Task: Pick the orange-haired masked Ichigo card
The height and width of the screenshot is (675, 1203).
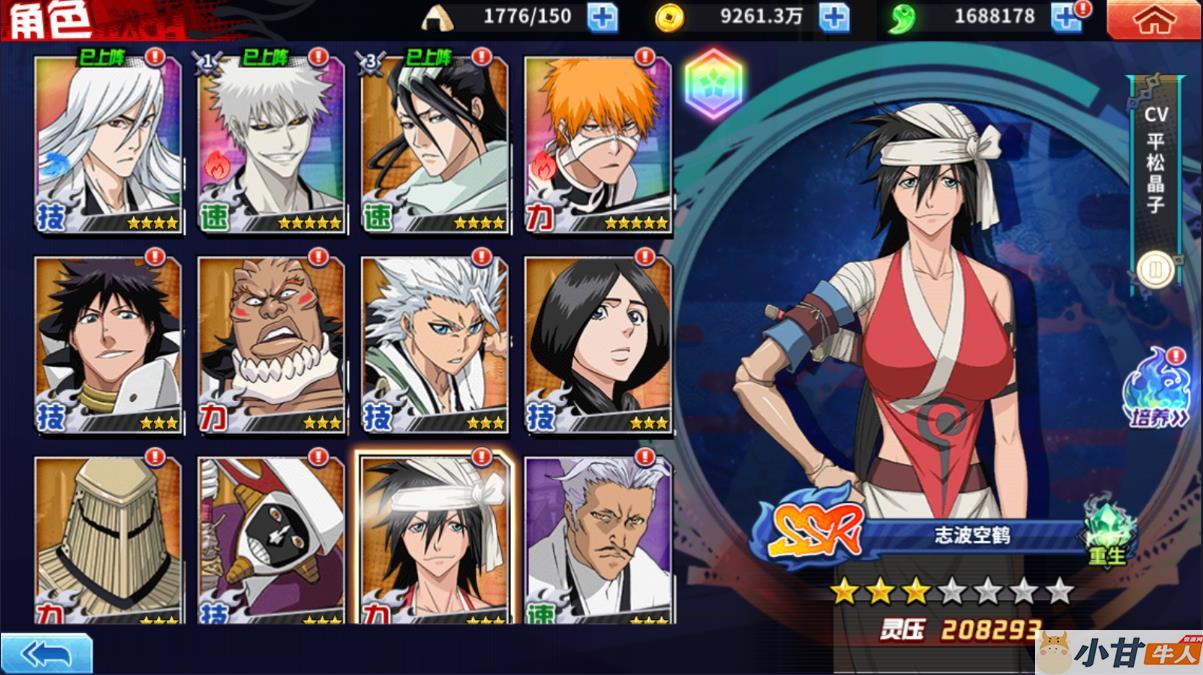Action: point(598,145)
